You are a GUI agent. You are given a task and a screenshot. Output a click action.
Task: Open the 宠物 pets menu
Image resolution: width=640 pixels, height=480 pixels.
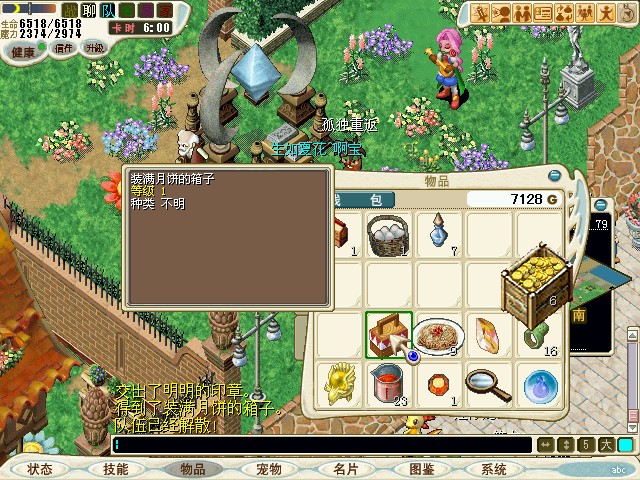(x=268, y=468)
